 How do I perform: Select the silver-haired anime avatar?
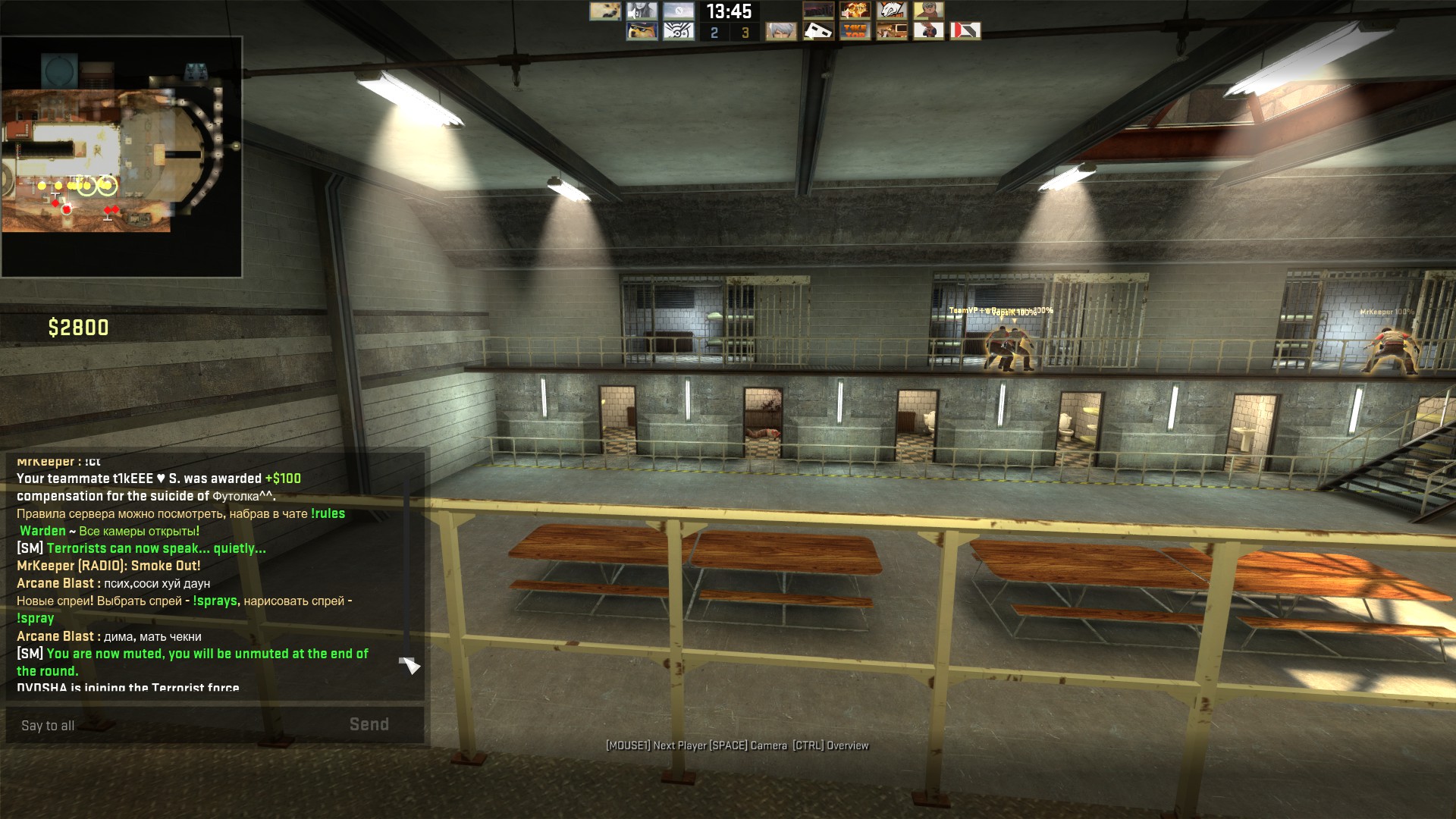(x=781, y=31)
